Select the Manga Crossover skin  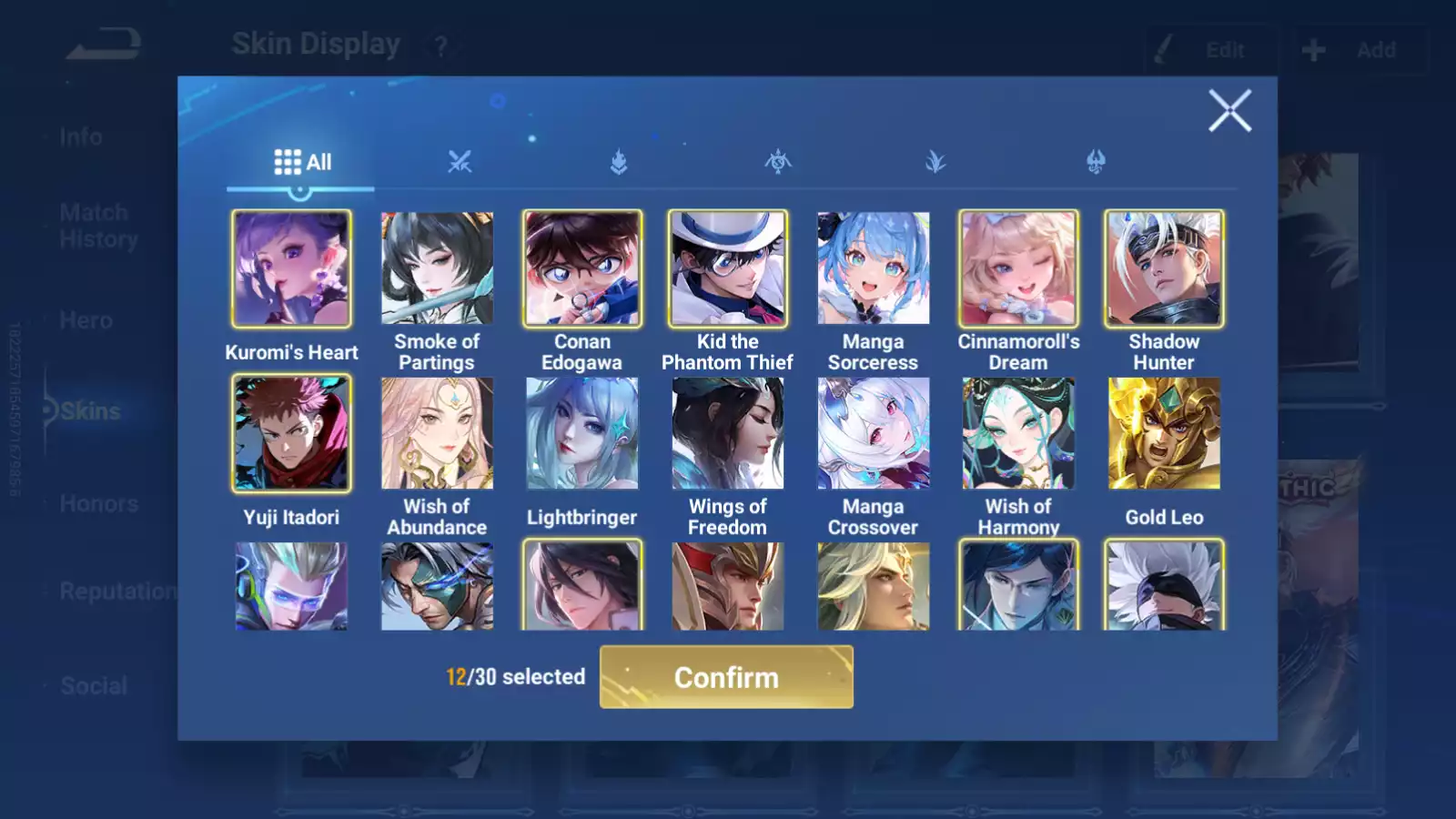pyautogui.click(x=874, y=434)
